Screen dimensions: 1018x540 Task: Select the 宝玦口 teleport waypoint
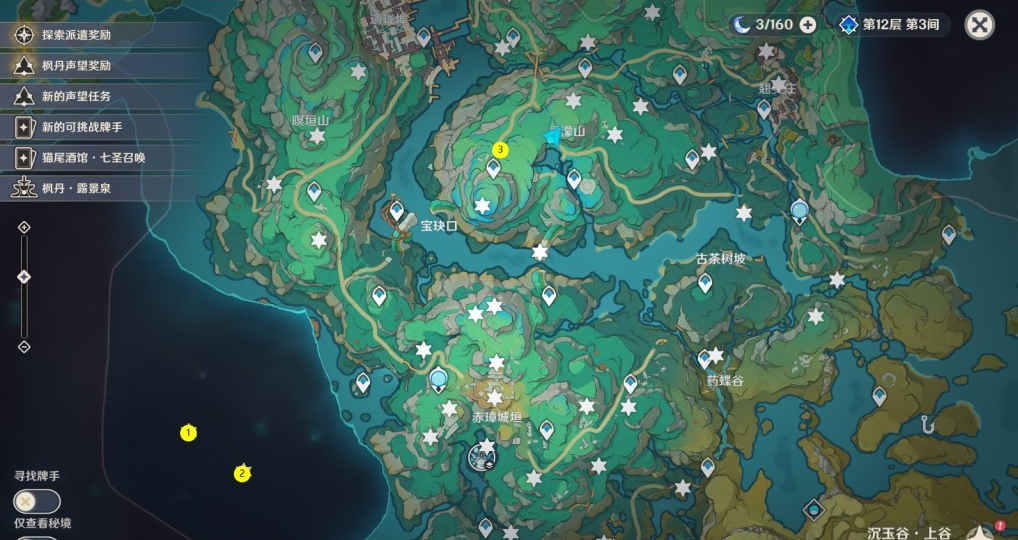397,211
